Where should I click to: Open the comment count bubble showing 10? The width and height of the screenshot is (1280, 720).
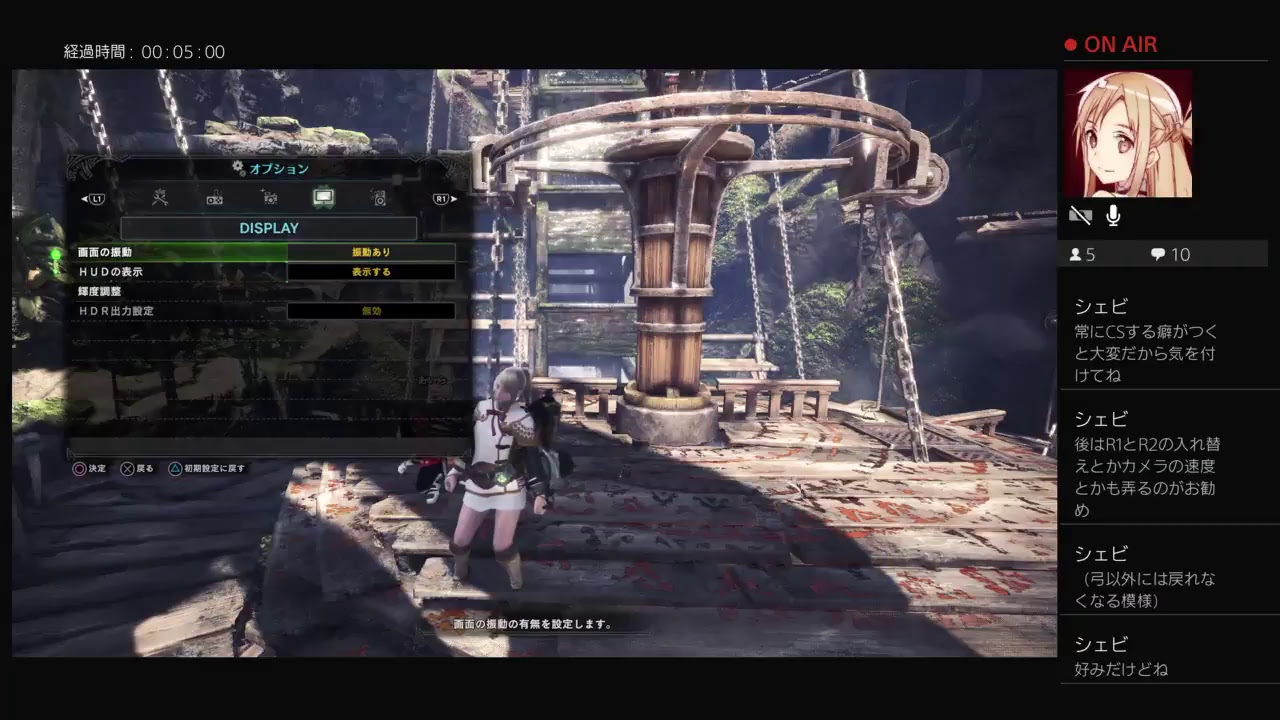coord(1170,255)
